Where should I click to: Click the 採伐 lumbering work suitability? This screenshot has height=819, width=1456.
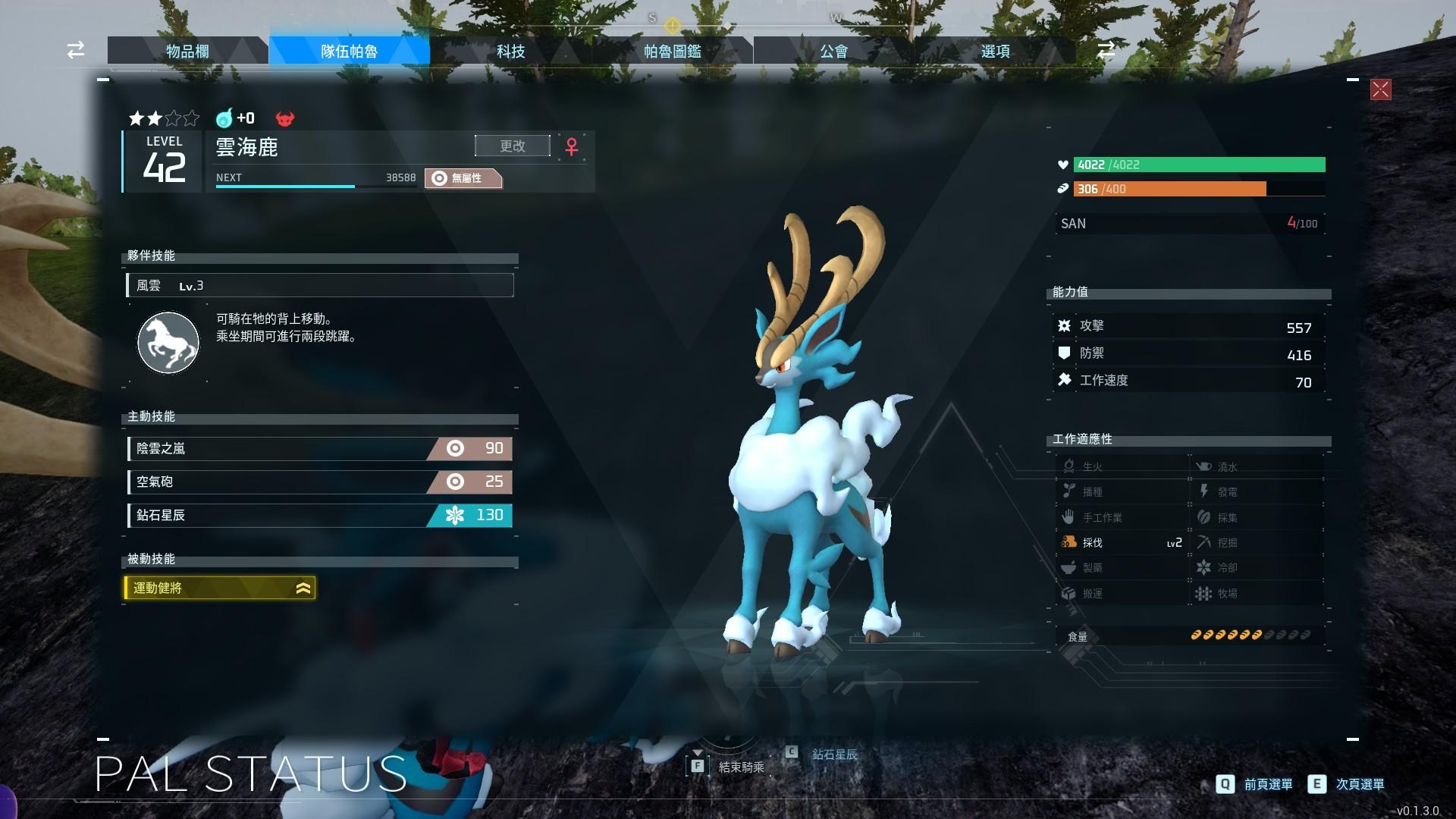tap(1121, 542)
